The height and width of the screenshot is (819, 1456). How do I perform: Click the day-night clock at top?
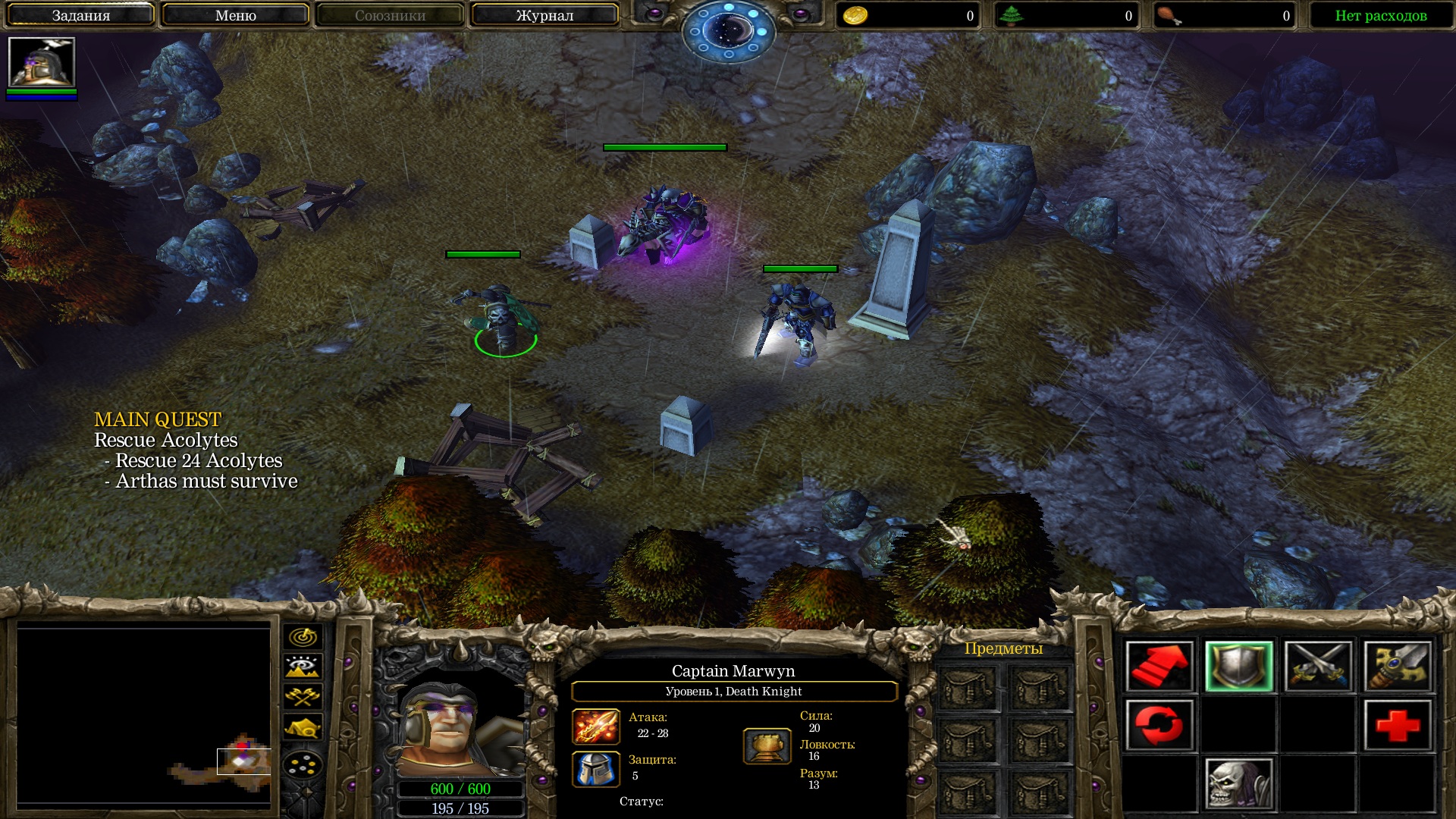728,32
